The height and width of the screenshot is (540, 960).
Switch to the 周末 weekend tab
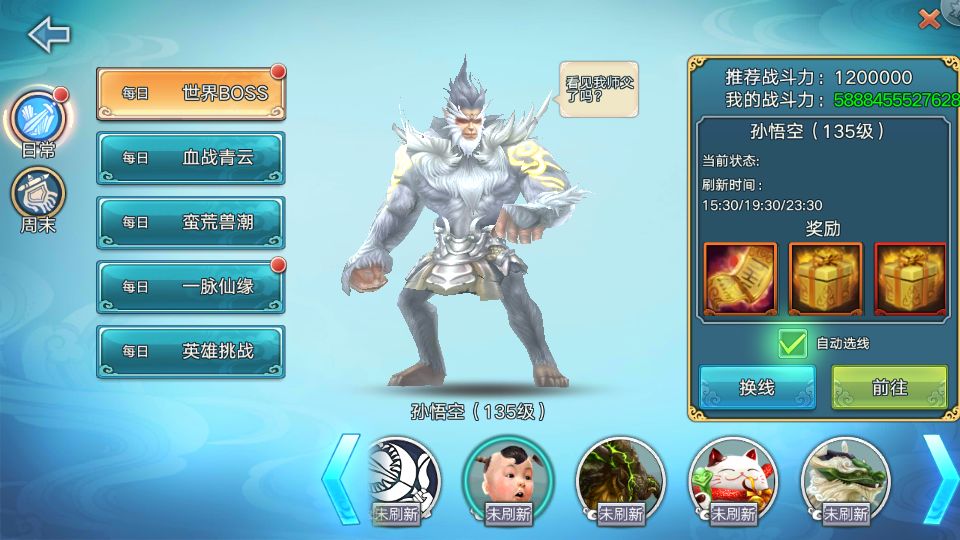(38, 198)
